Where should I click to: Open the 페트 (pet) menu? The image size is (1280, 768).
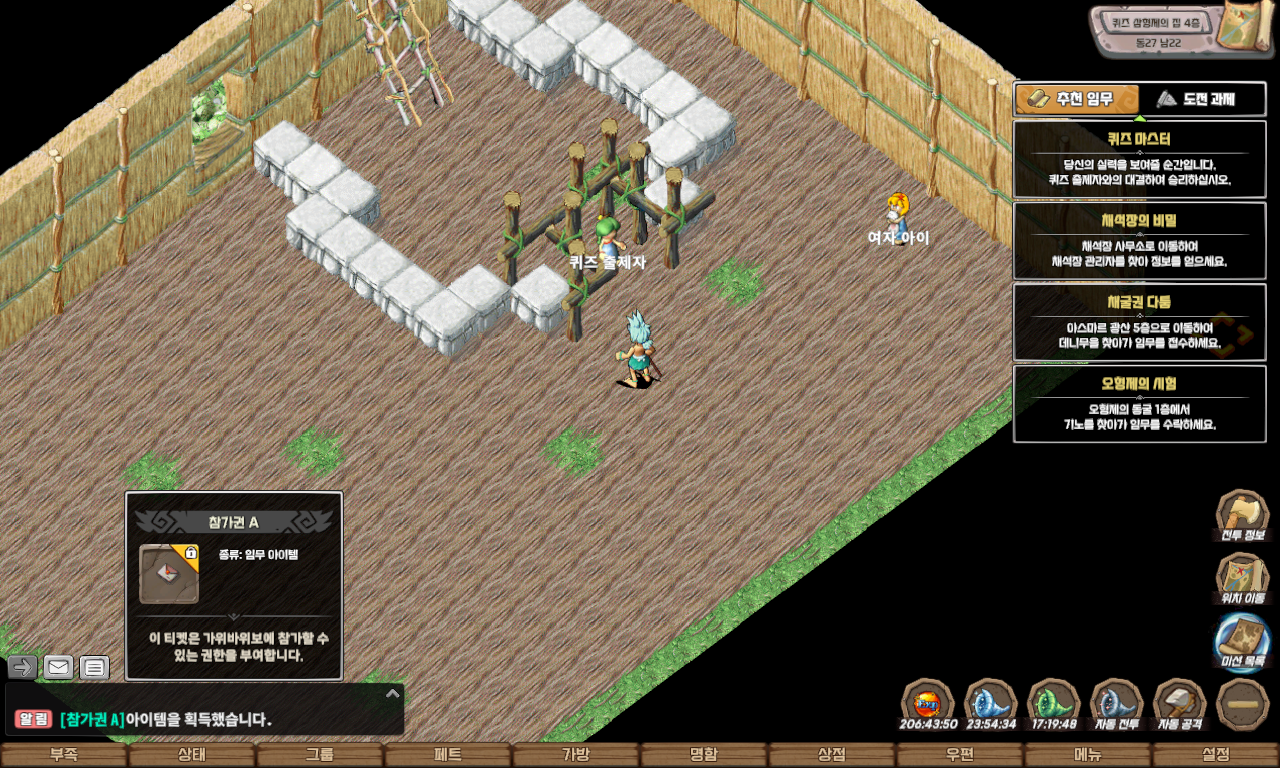coord(447,755)
